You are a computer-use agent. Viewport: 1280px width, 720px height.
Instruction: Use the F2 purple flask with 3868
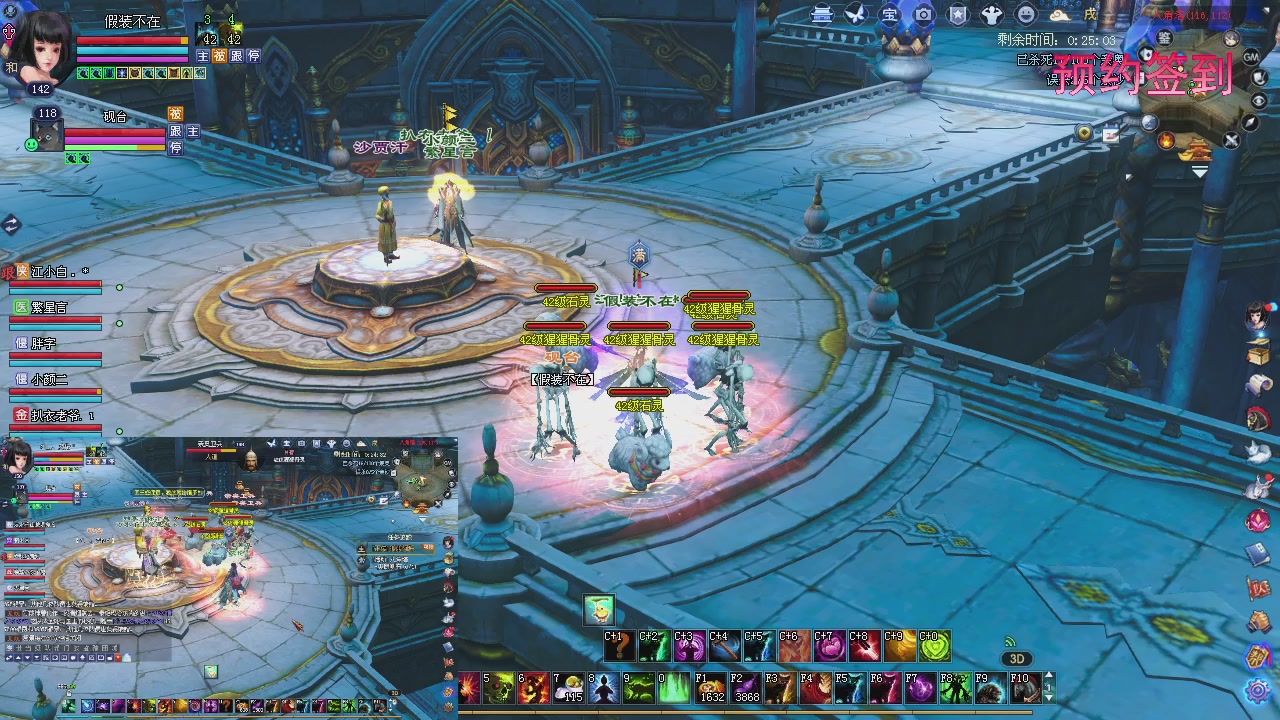(746, 687)
